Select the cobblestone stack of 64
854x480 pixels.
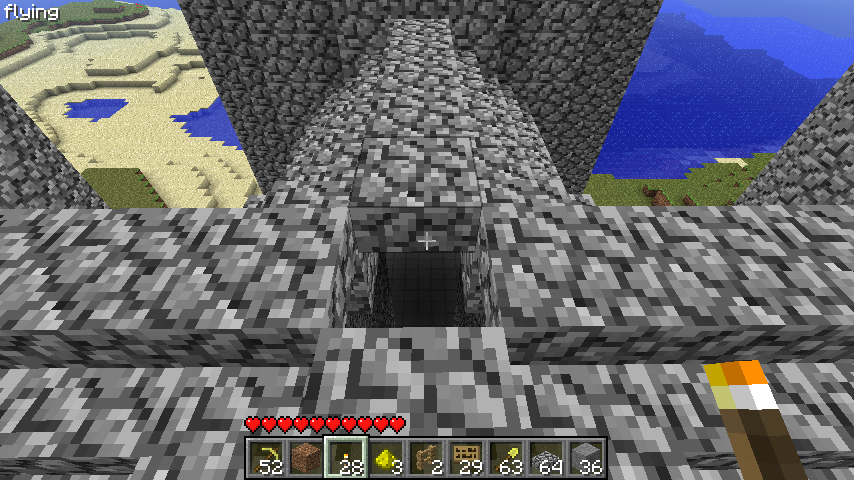click(x=547, y=458)
